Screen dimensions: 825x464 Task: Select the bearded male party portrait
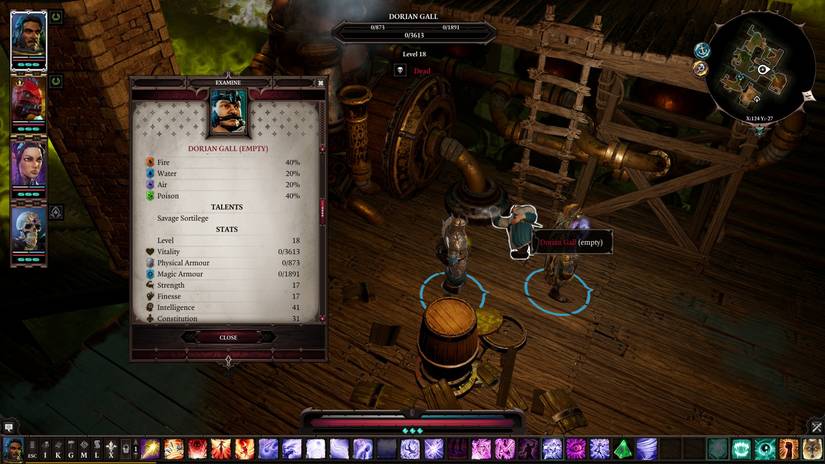click(x=28, y=39)
